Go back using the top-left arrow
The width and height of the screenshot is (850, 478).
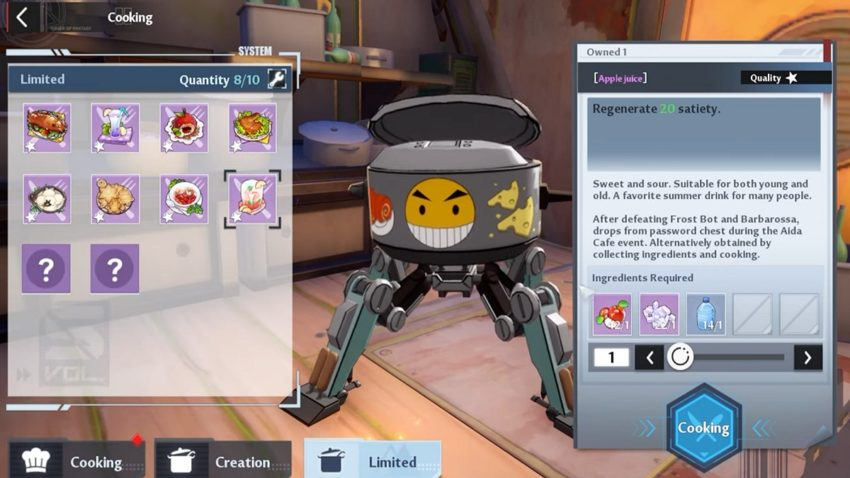(x=22, y=17)
